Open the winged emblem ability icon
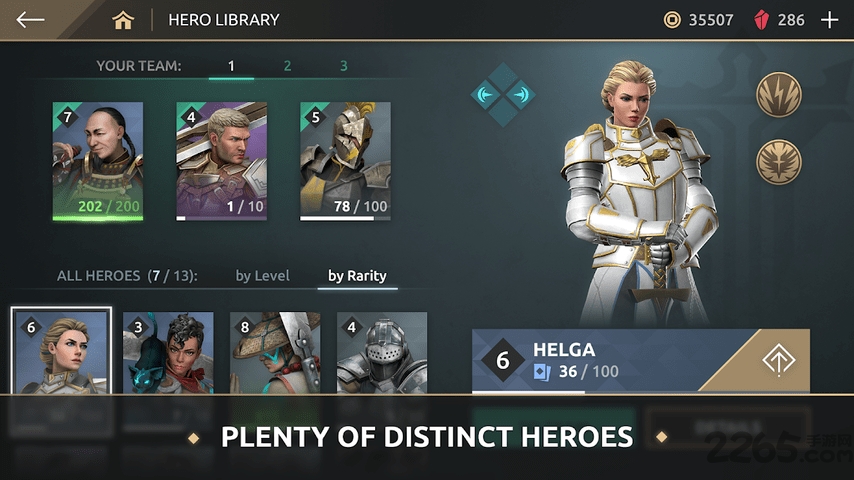 coord(777,160)
